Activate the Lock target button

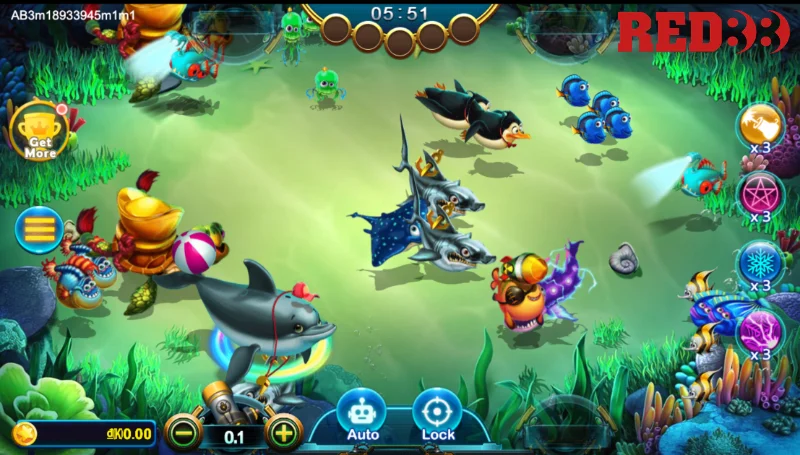(x=438, y=413)
